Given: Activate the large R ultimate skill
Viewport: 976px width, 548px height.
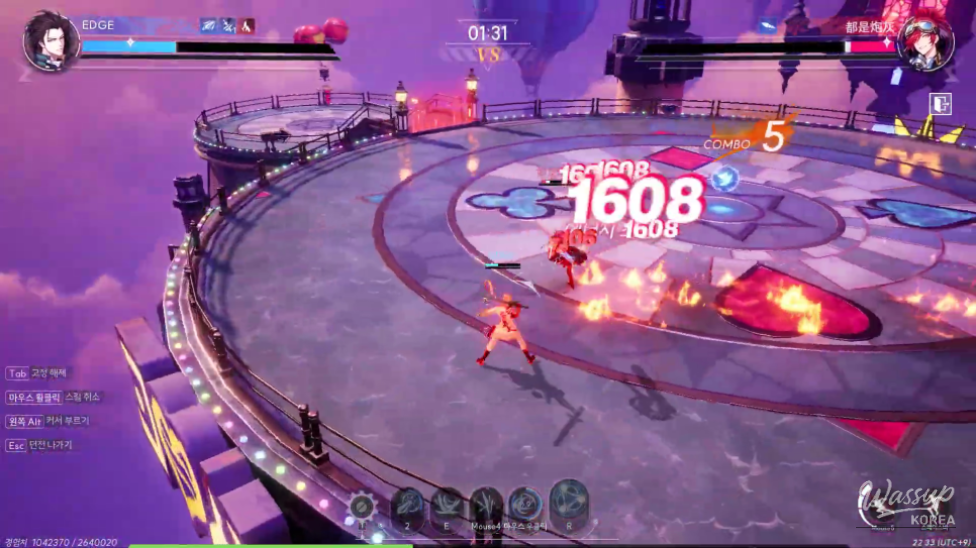Looking at the screenshot, I should [x=569, y=503].
